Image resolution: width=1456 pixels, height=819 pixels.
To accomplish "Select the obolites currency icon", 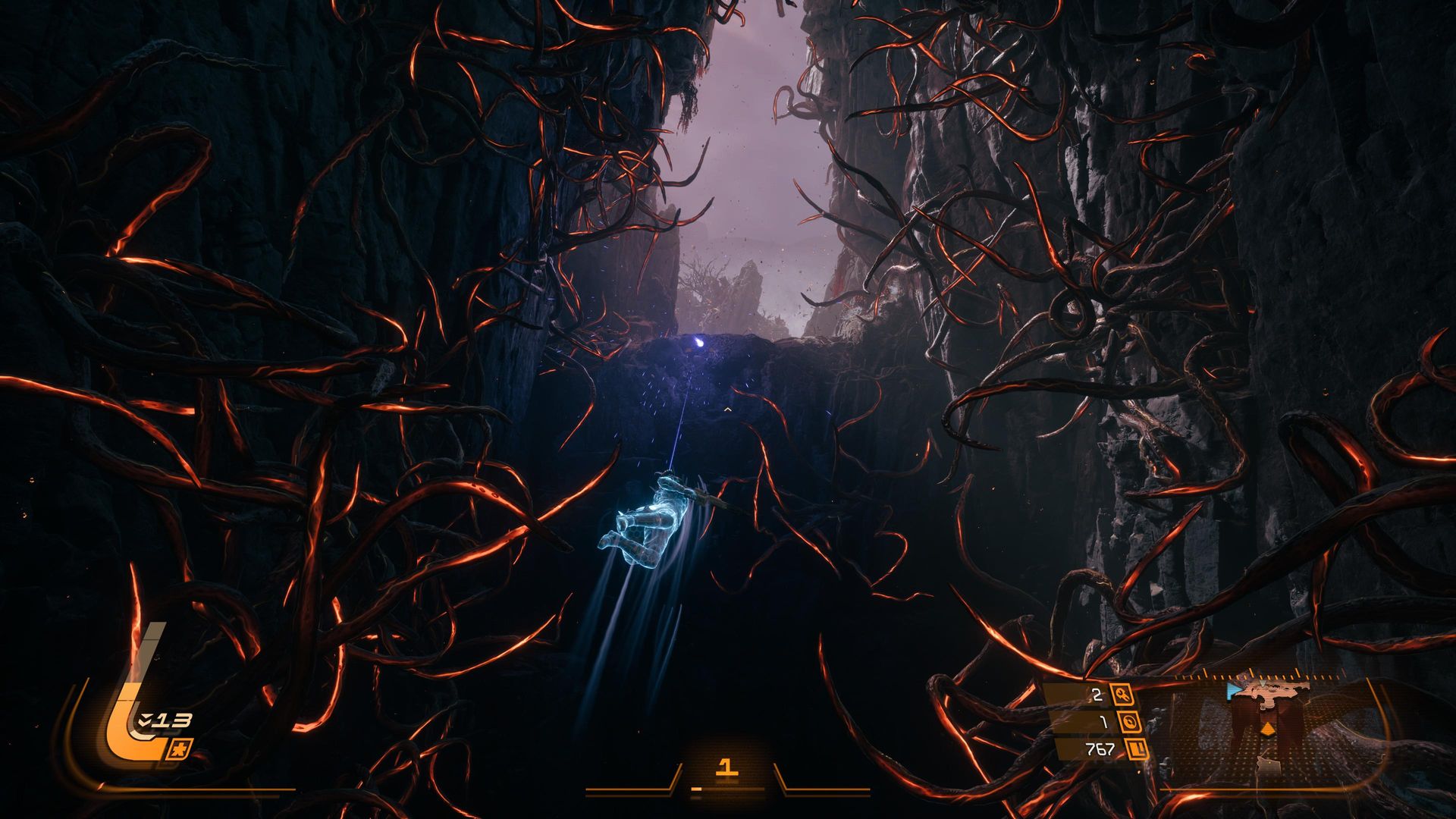I will coord(1137,750).
